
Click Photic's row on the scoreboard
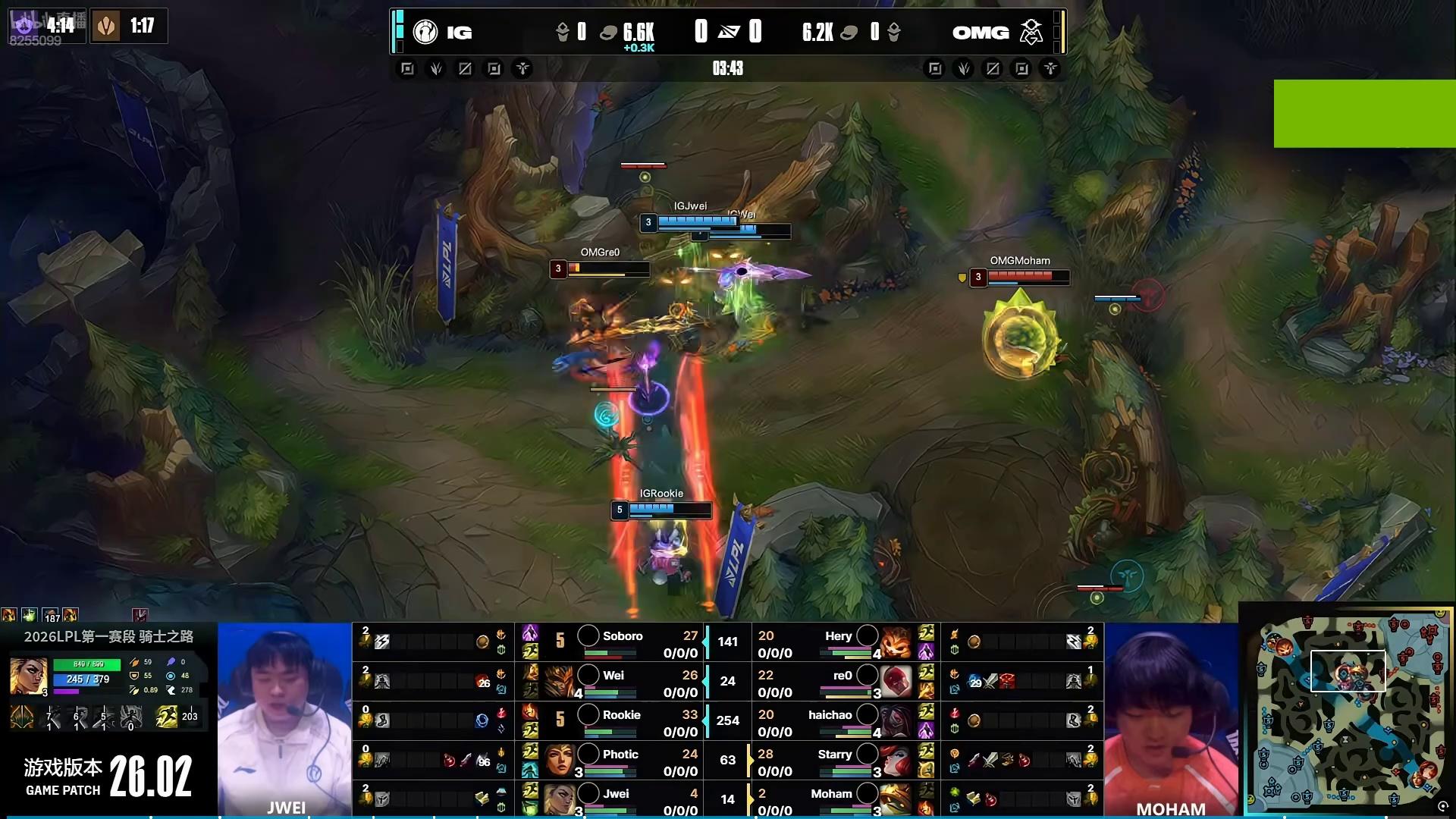622,761
